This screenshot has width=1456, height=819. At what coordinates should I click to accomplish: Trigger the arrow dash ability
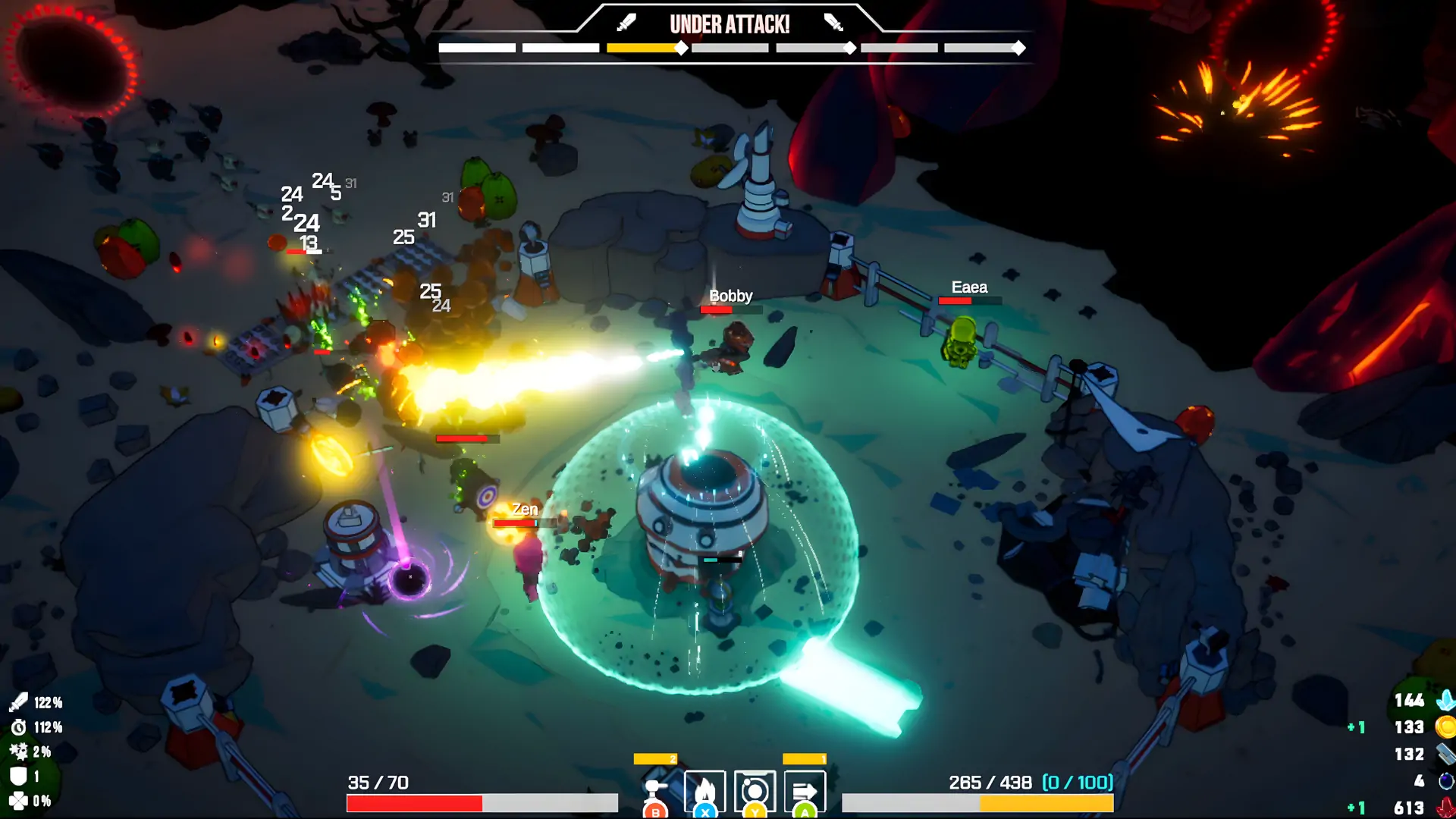tap(805, 792)
